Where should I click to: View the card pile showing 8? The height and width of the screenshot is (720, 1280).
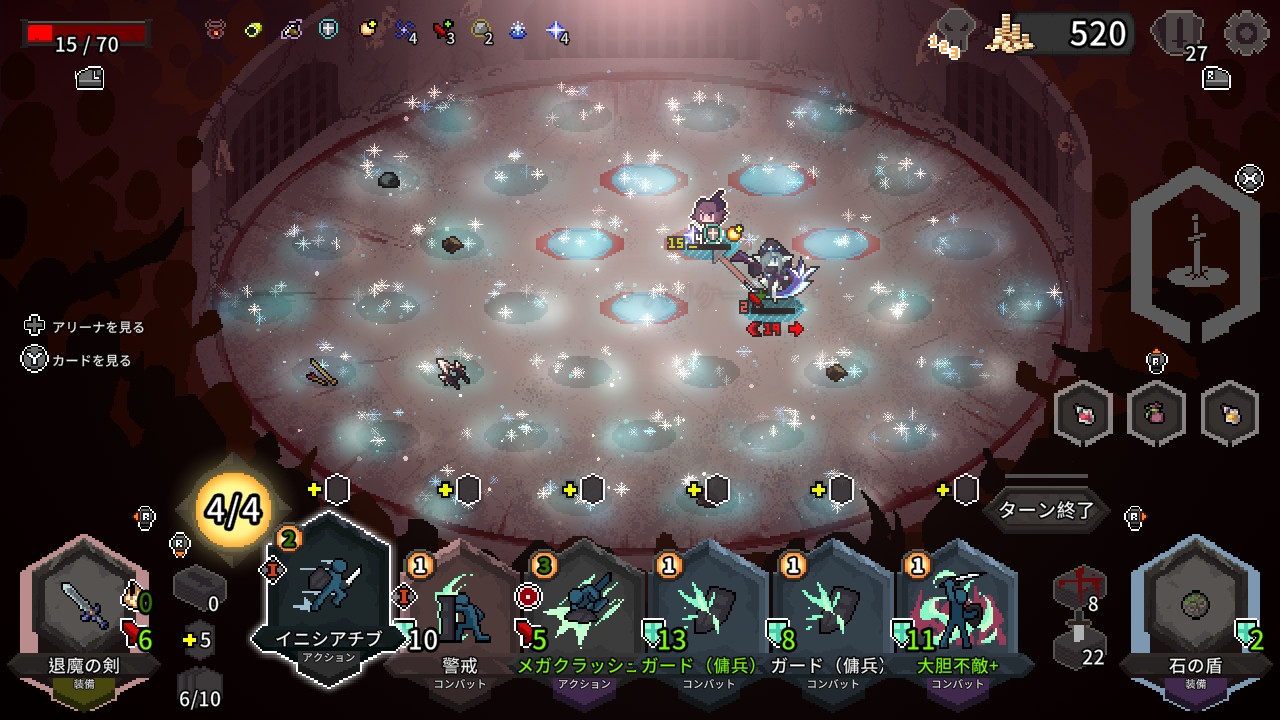tap(1079, 587)
